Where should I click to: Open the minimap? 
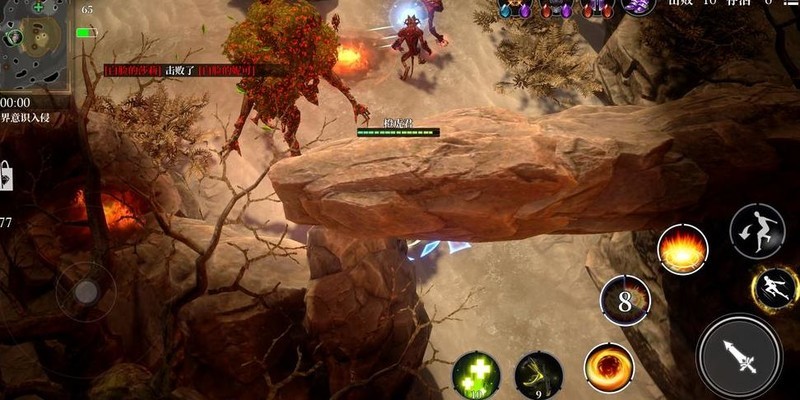point(35,45)
